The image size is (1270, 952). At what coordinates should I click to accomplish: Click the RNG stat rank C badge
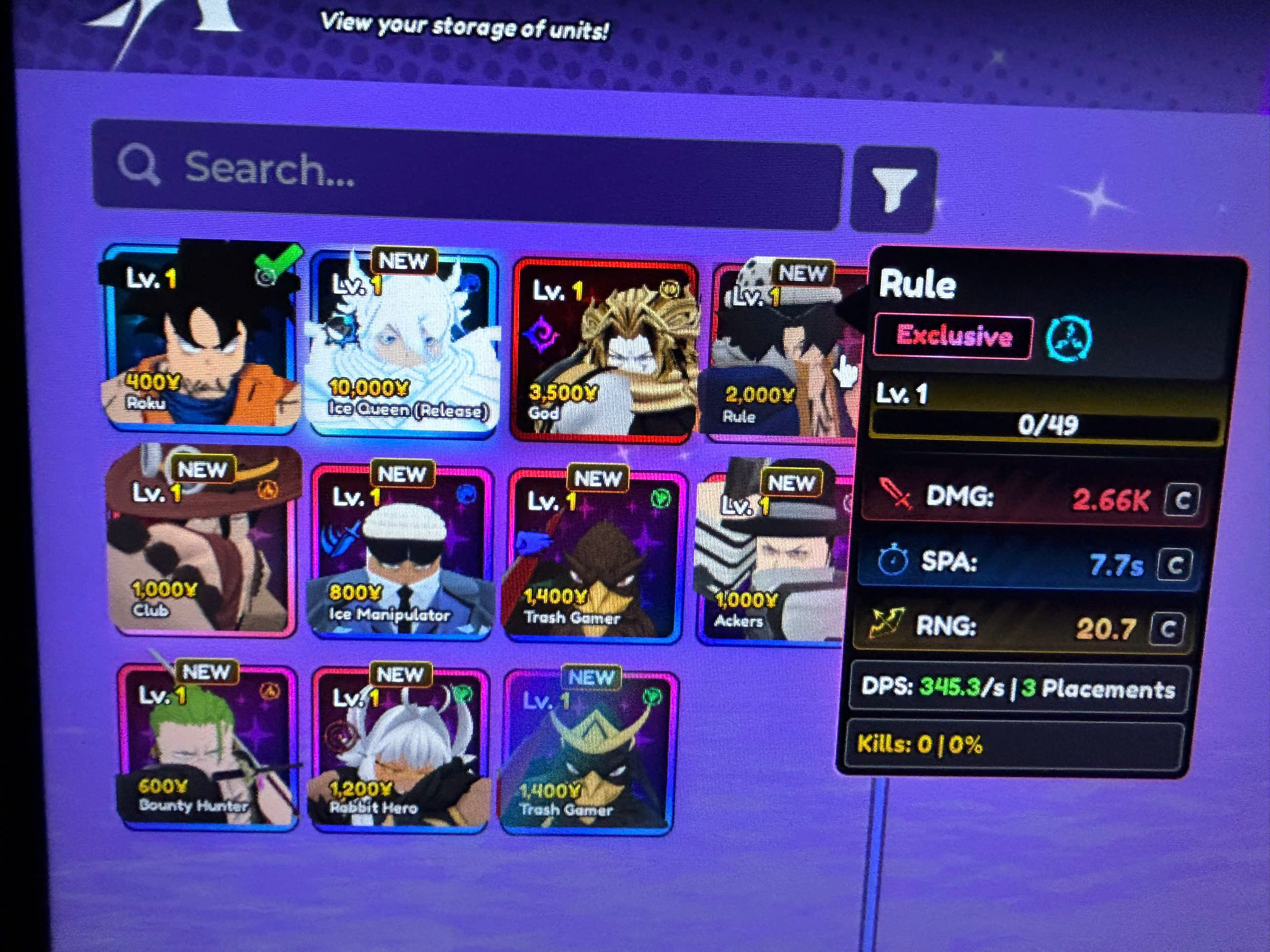(1167, 630)
